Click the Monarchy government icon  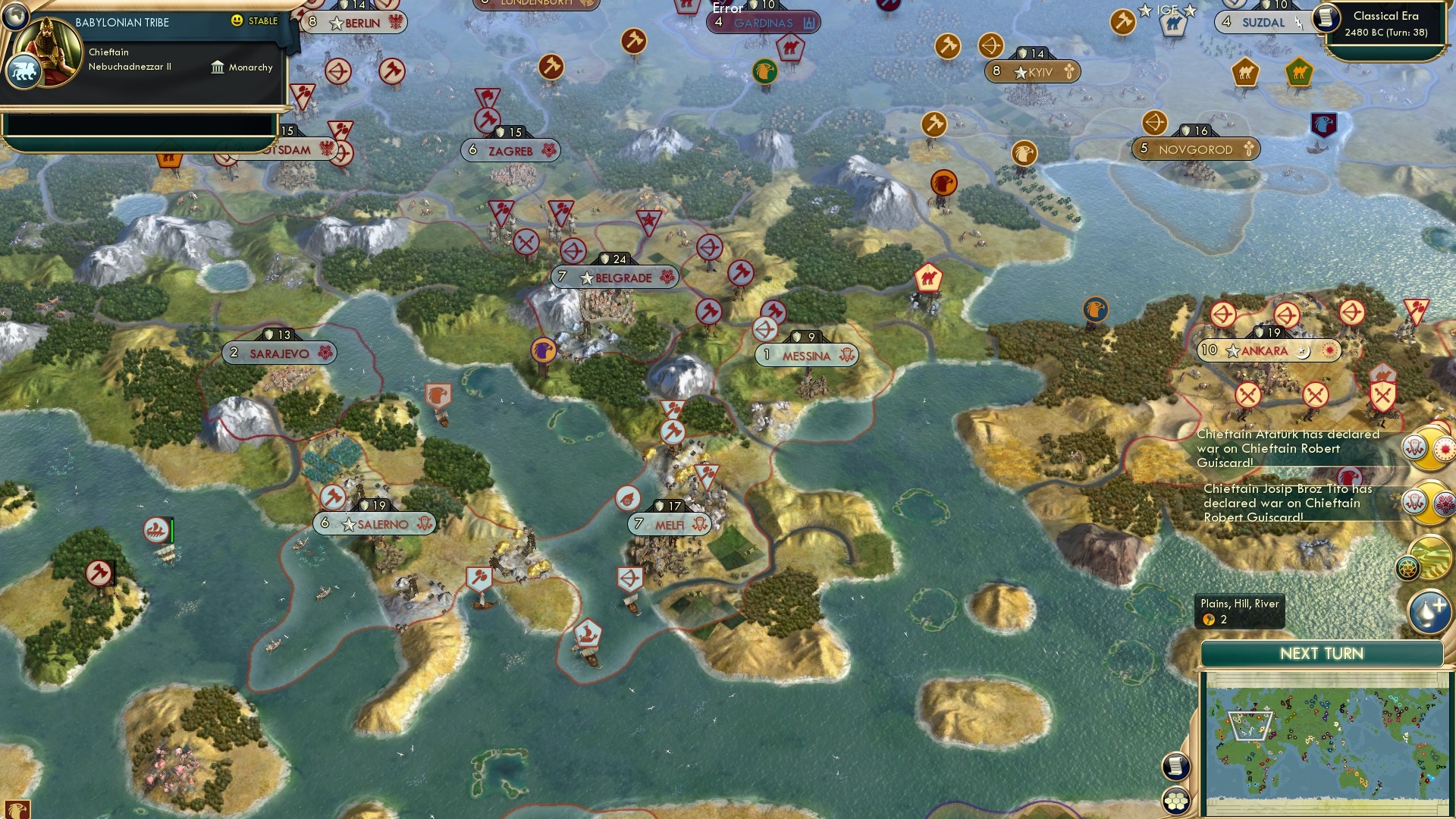pos(218,67)
